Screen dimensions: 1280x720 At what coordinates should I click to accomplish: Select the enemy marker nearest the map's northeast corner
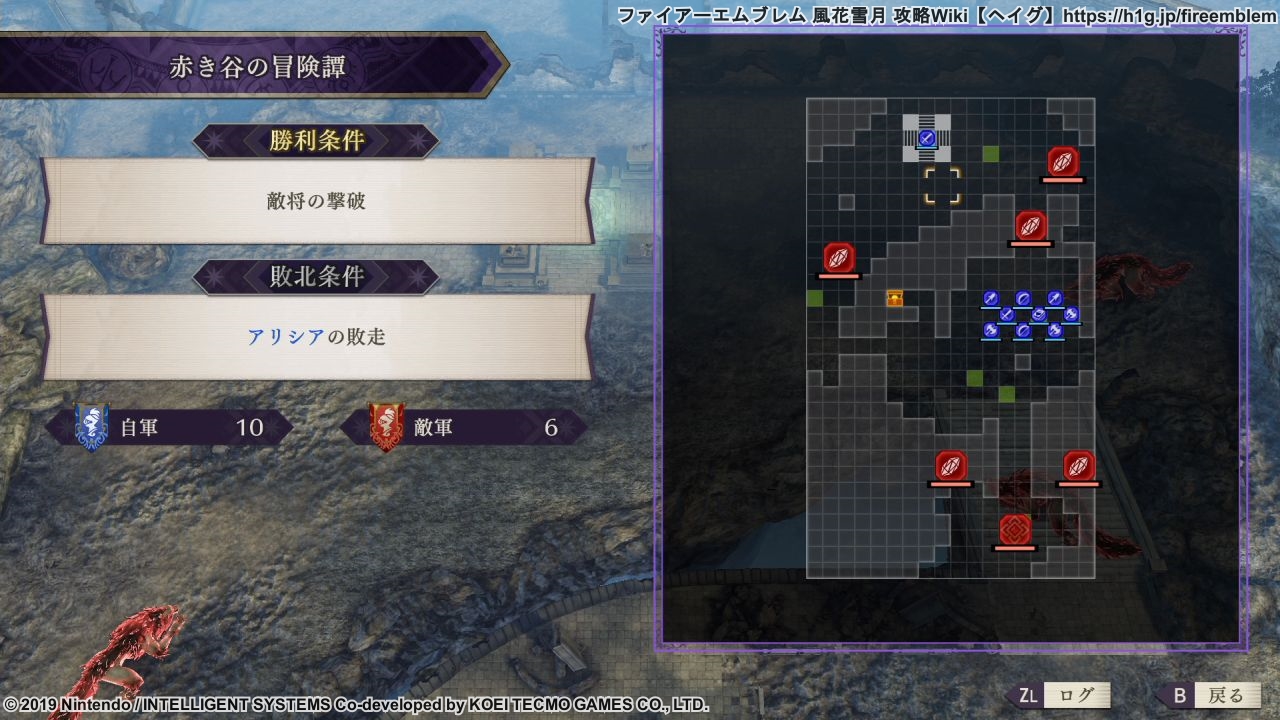1062,161
